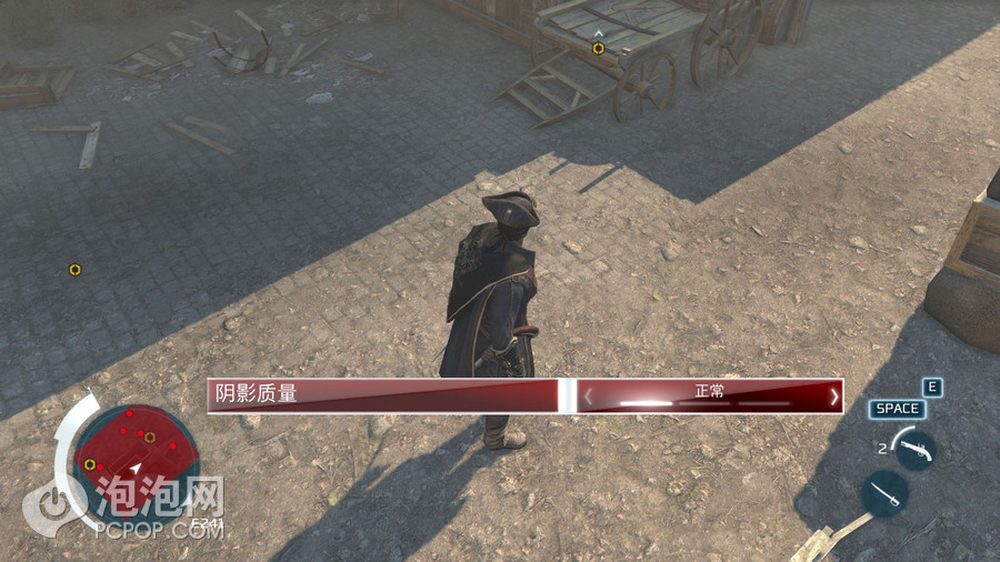
Task: Select the sword weapon icon
Action: click(x=884, y=493)
